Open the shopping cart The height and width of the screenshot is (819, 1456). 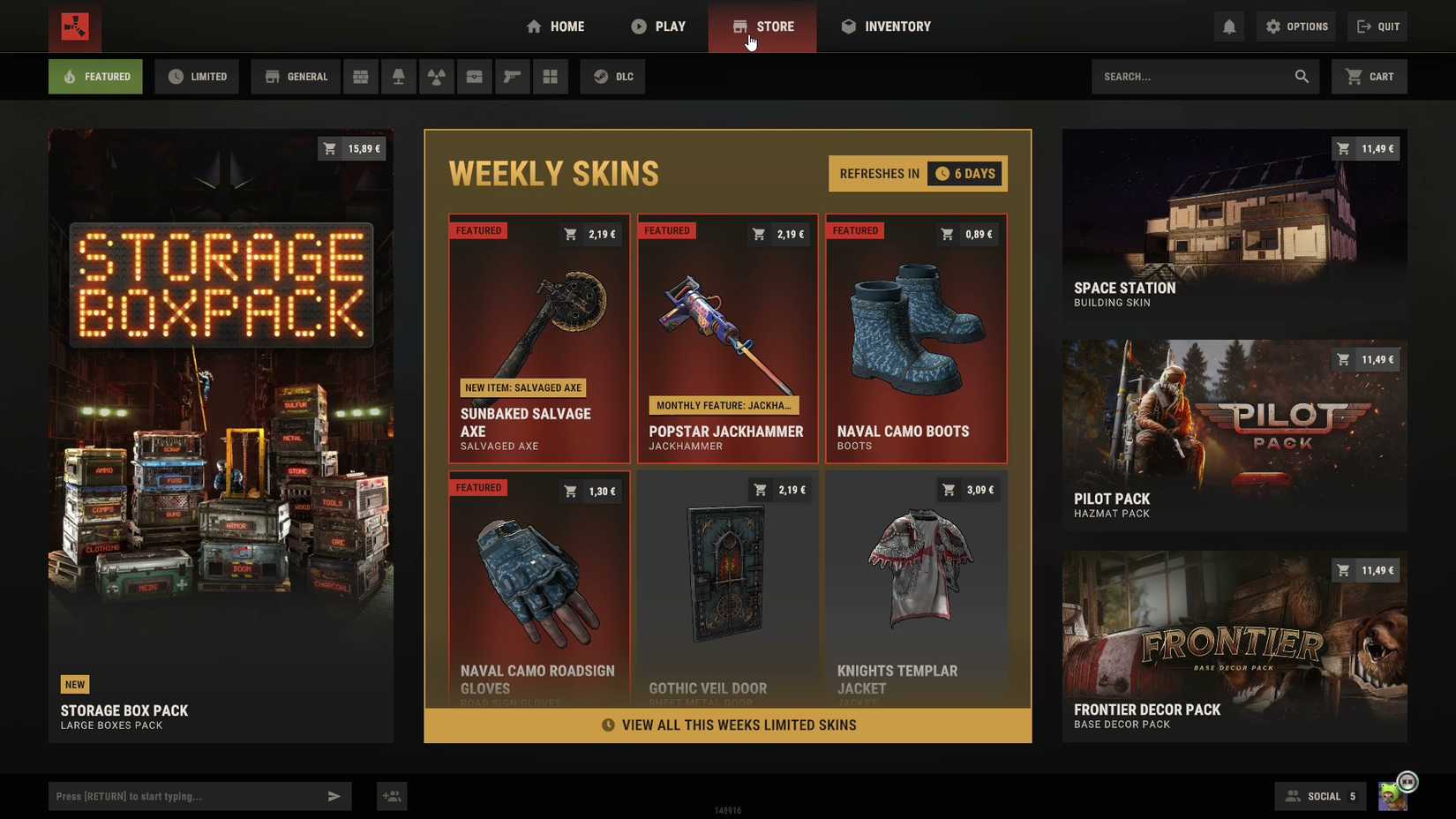pos(1369,76)
